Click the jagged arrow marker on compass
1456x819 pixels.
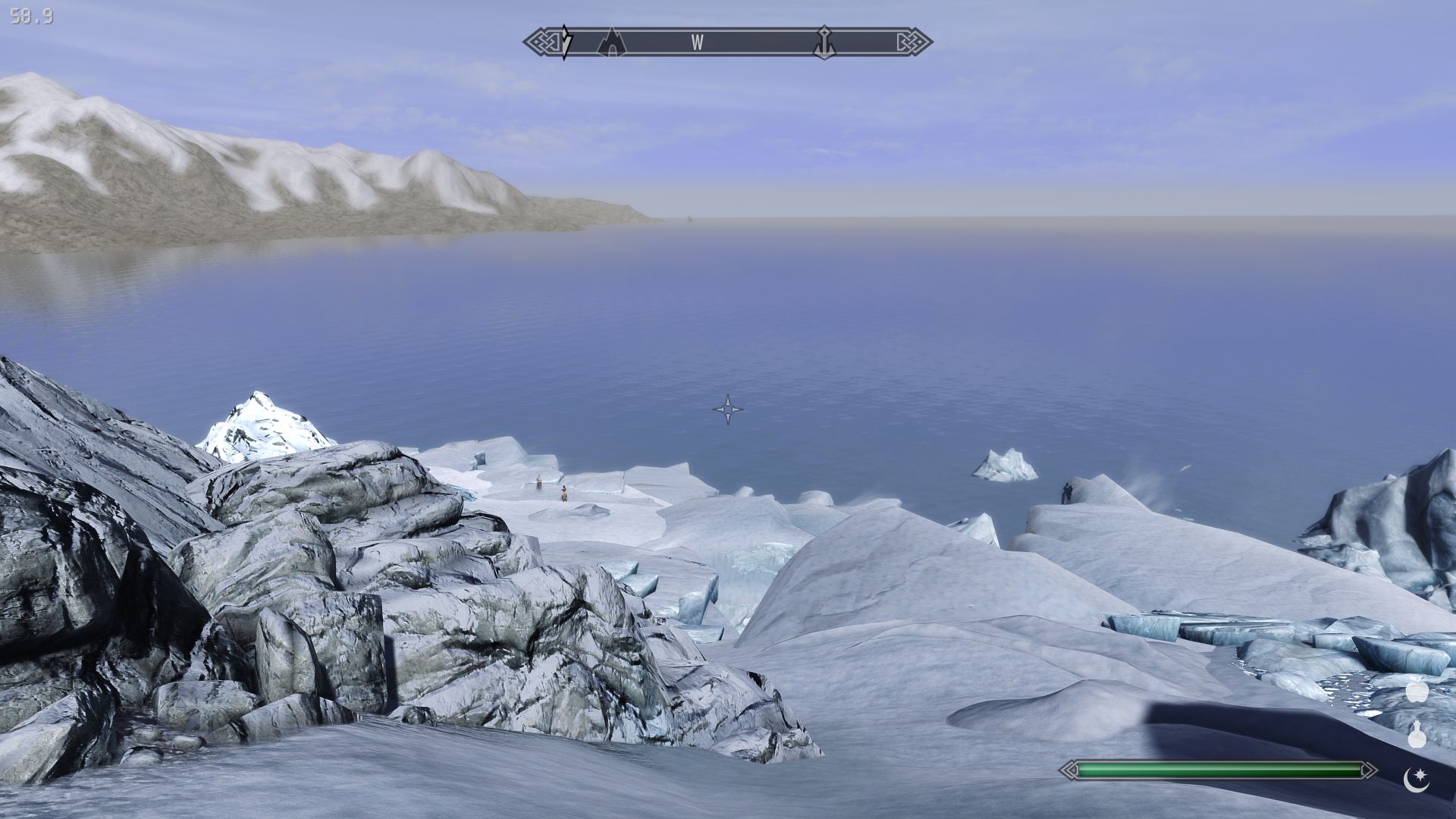566,42
